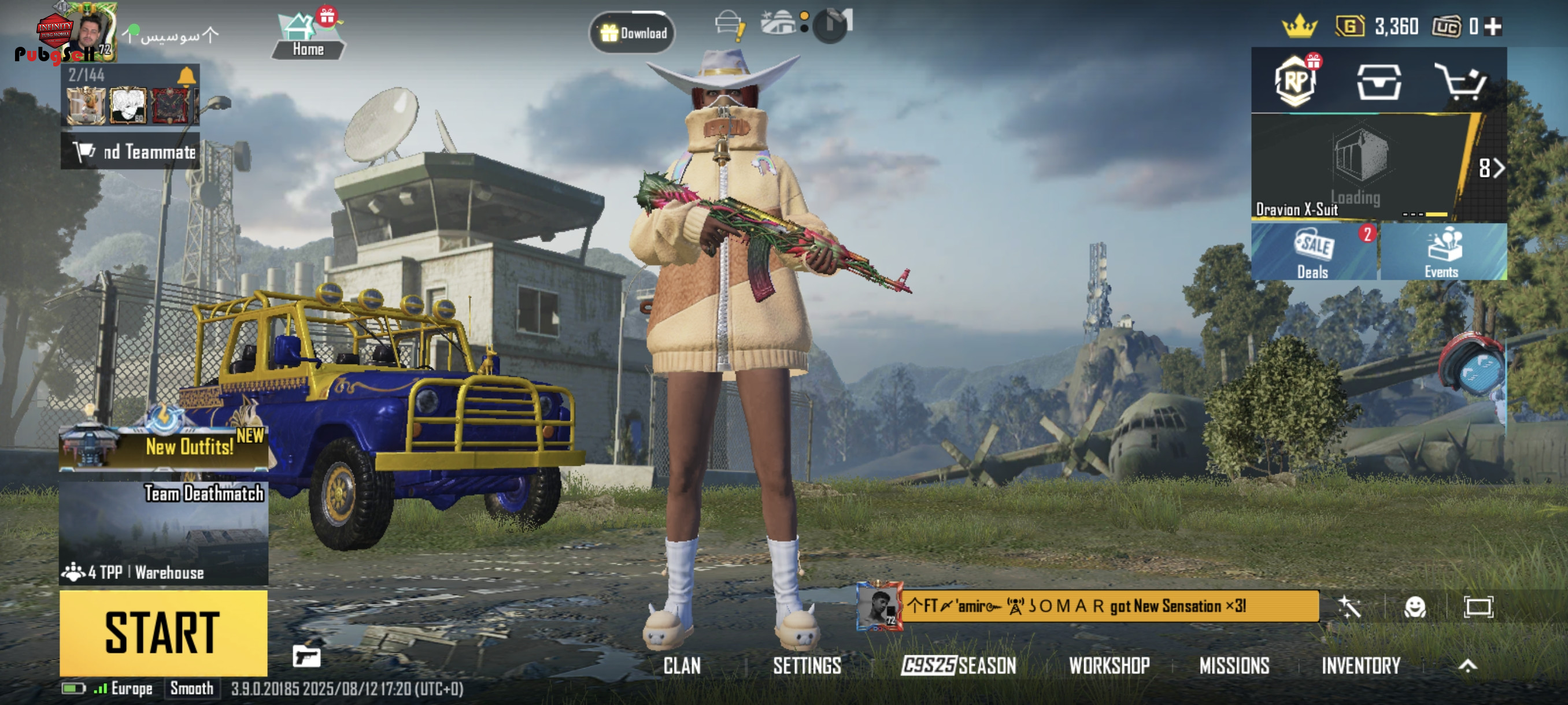Open the Home menu
This screenshot has width=1568, height=705.
tap(308, 36)
